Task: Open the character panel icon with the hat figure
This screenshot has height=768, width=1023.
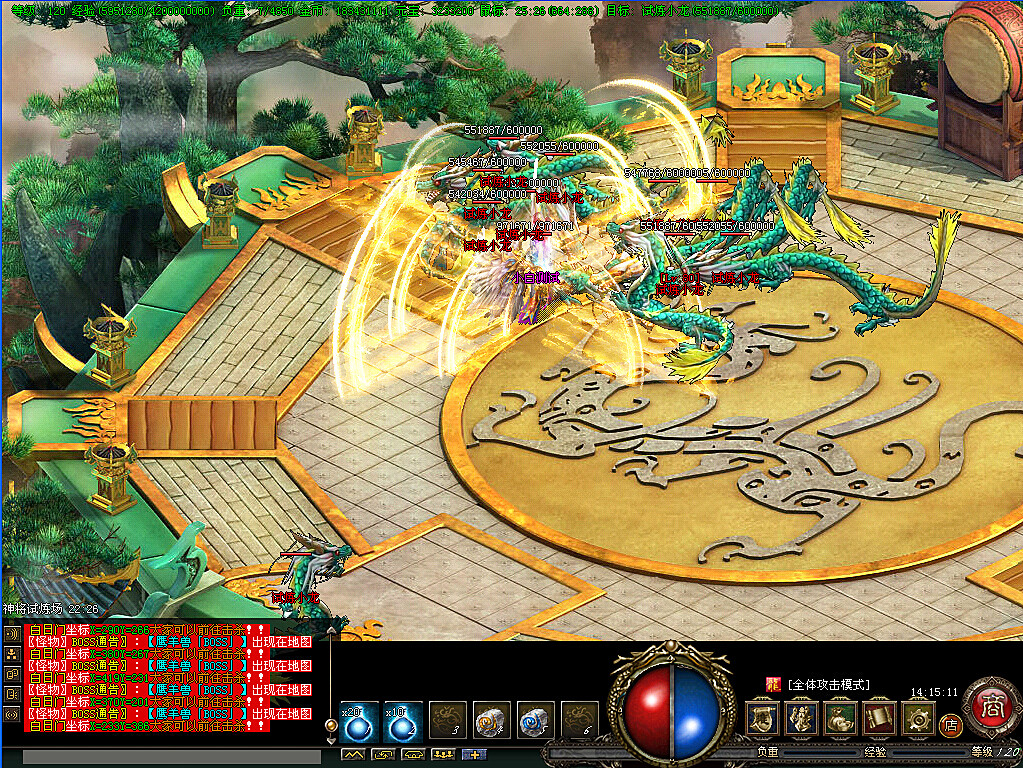Action: click(762, 717)
